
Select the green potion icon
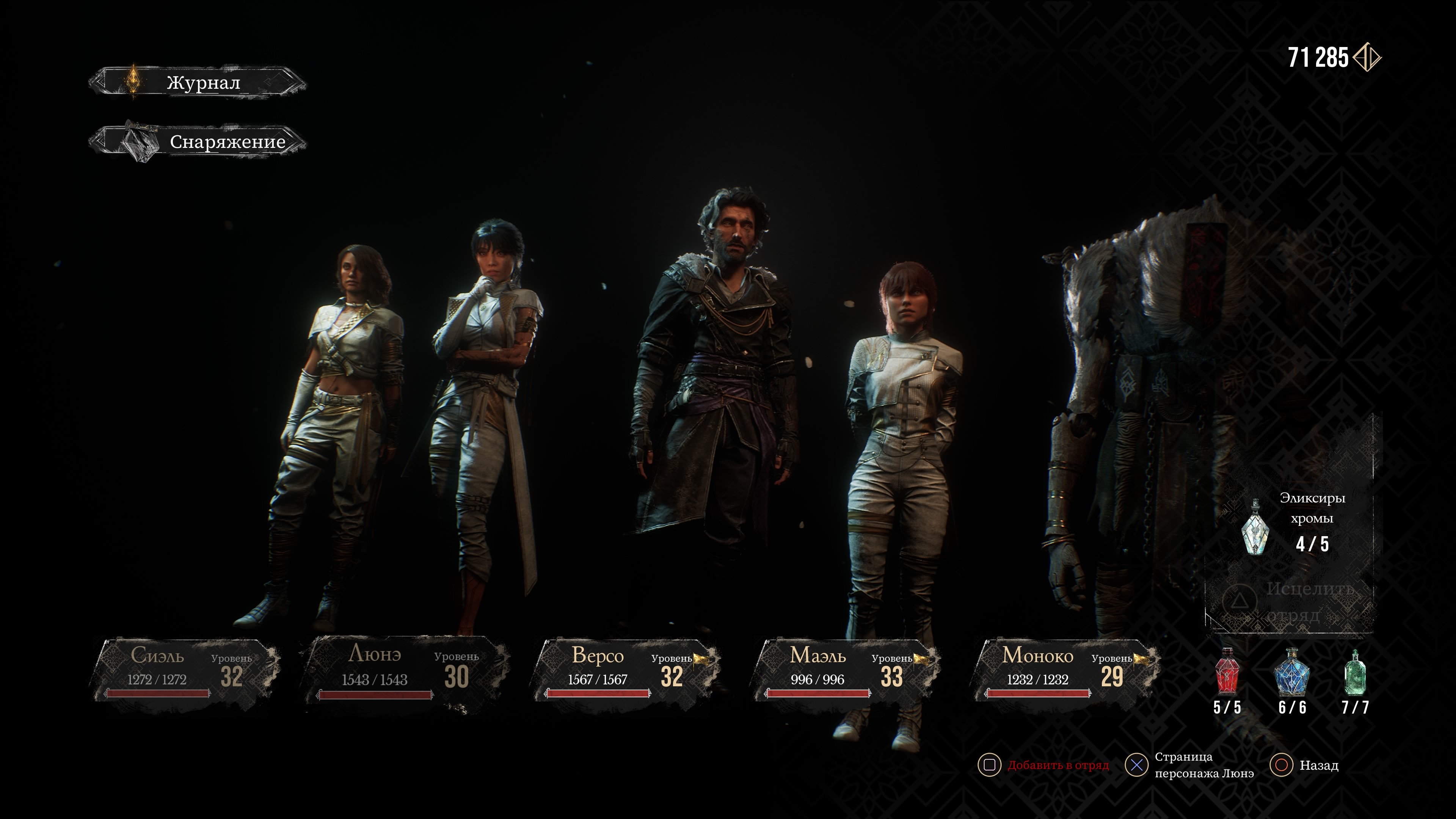click(x=1355, y=673)
